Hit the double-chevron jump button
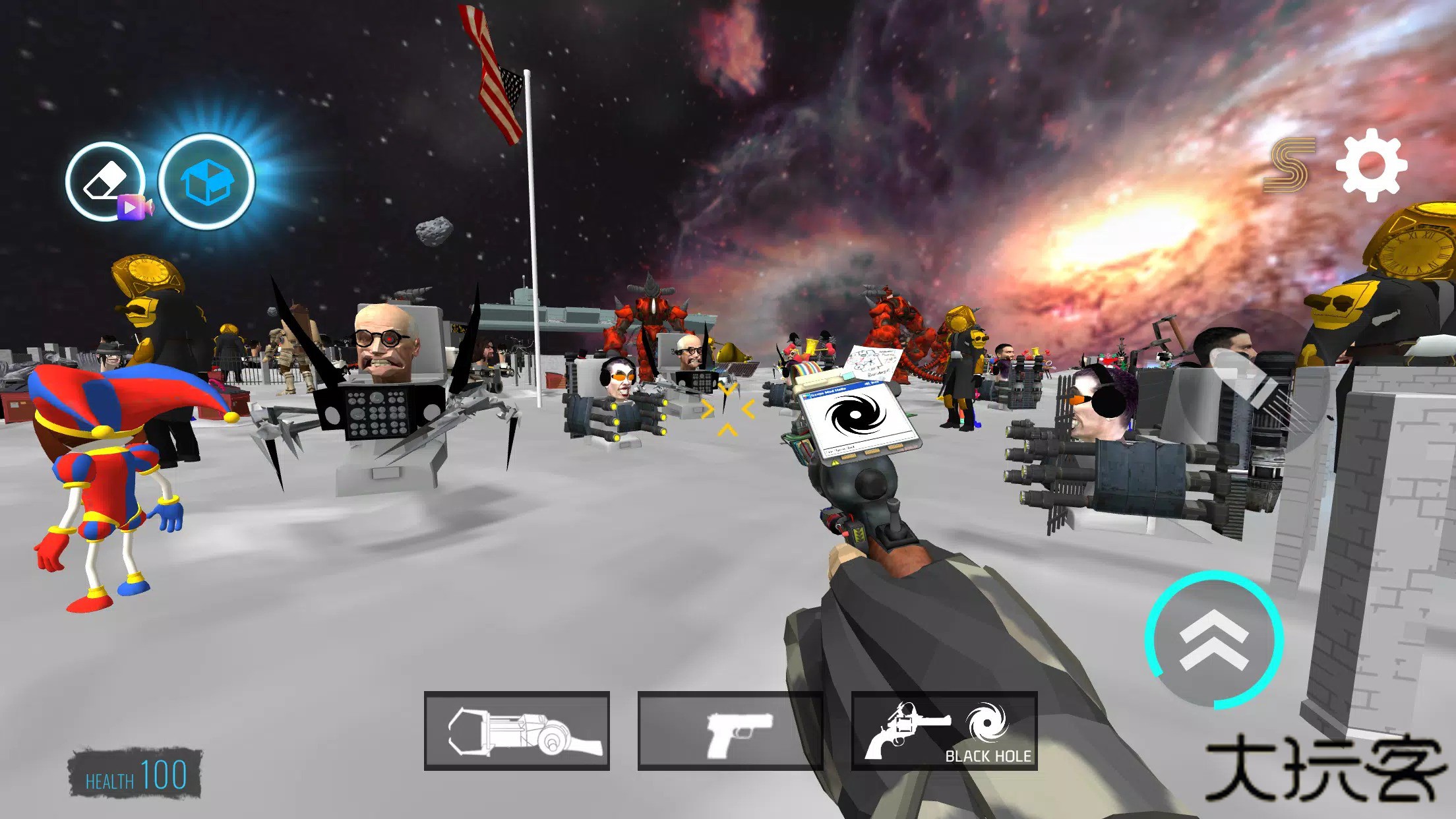This screenshot has height=819, width=1456. (x=1214, y=639)
